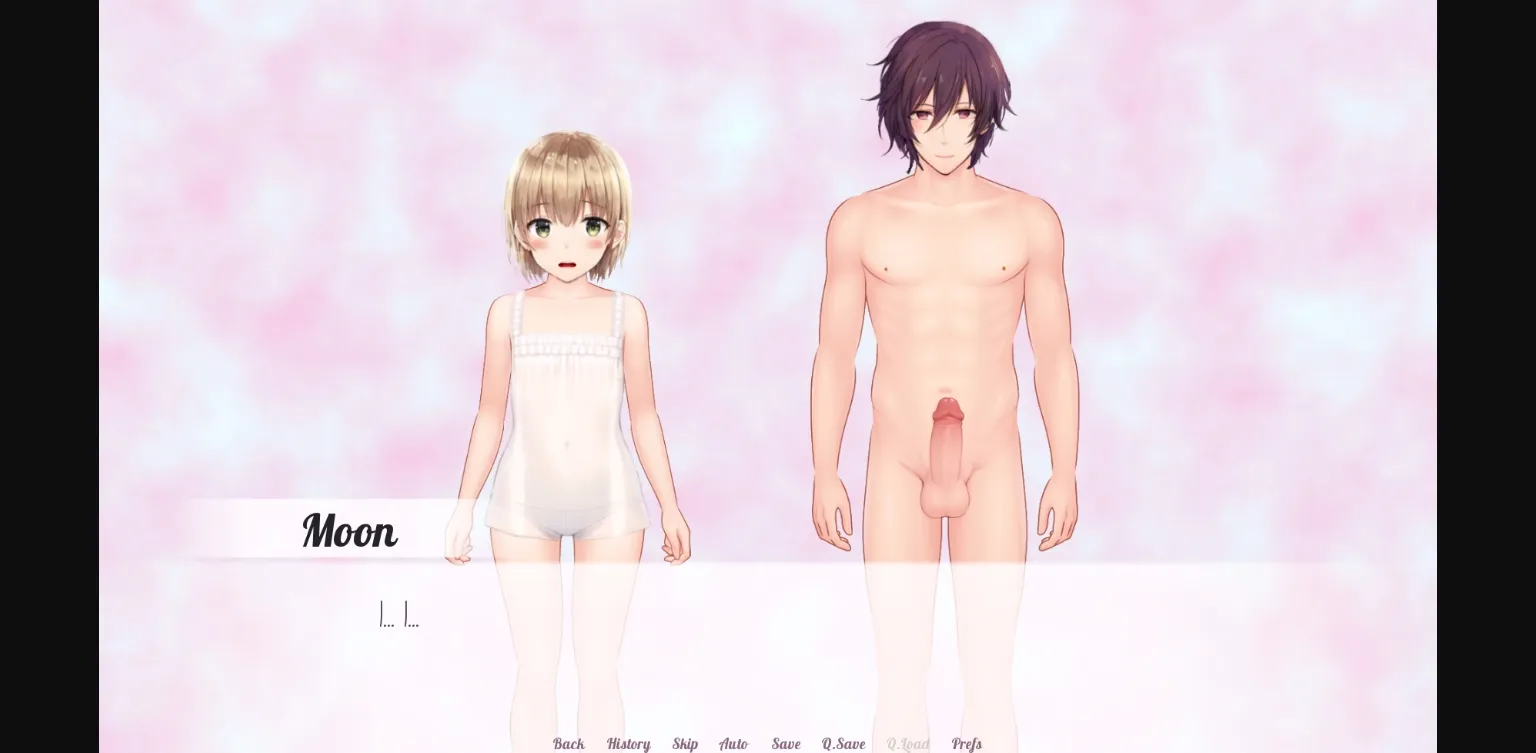Click Save to store current progress
This screenshot has height=753, width=1536.
(786, 744)
